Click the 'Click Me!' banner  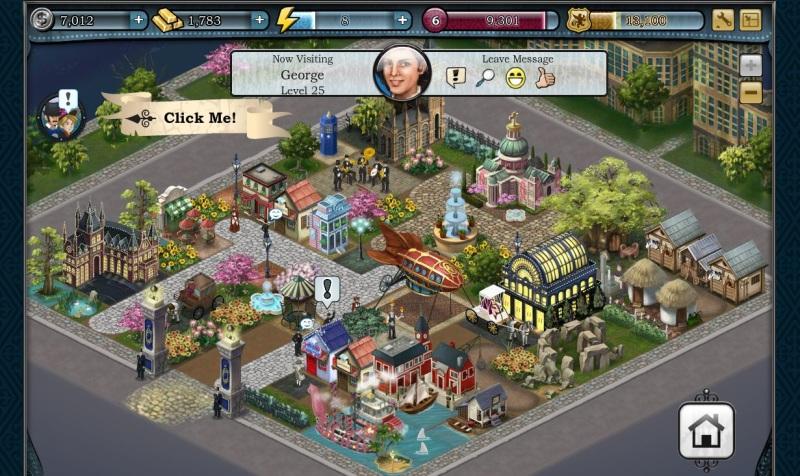[200, 118]
